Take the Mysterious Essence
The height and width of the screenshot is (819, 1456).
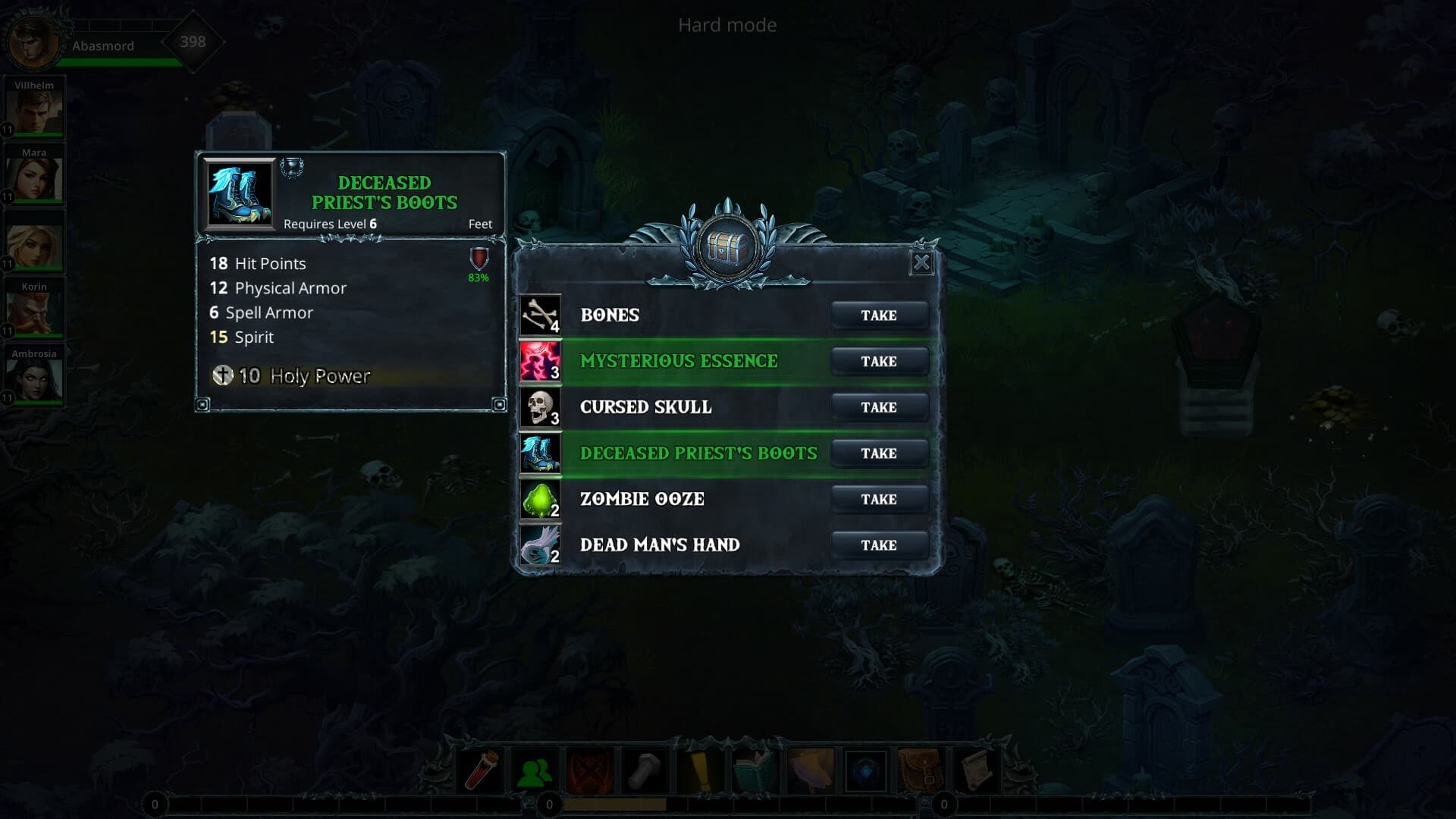click(x=879, y=362)
